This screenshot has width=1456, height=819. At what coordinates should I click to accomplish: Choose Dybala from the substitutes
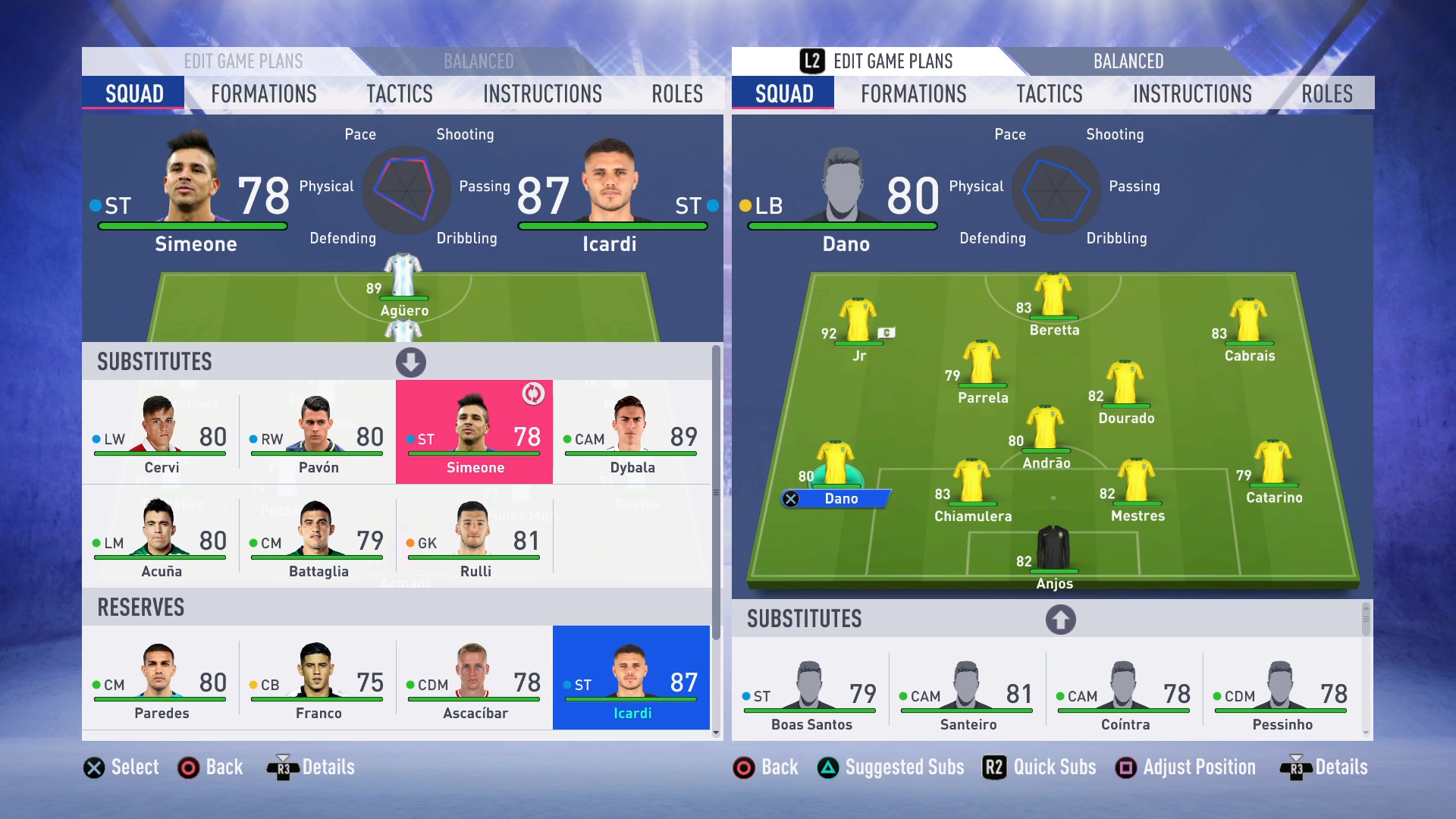[631, 432]
